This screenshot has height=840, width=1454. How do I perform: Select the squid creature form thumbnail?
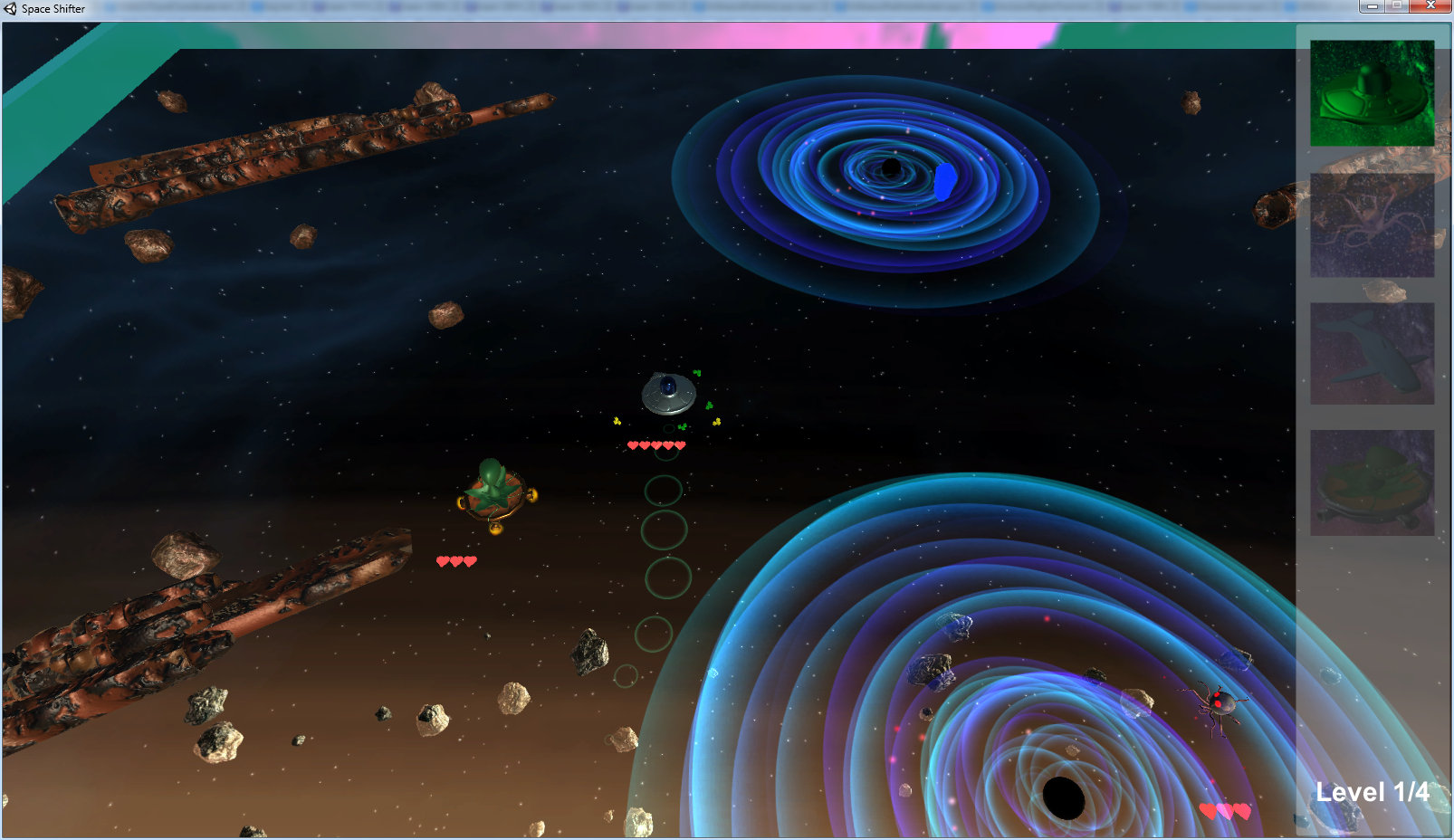[1372, 224]
